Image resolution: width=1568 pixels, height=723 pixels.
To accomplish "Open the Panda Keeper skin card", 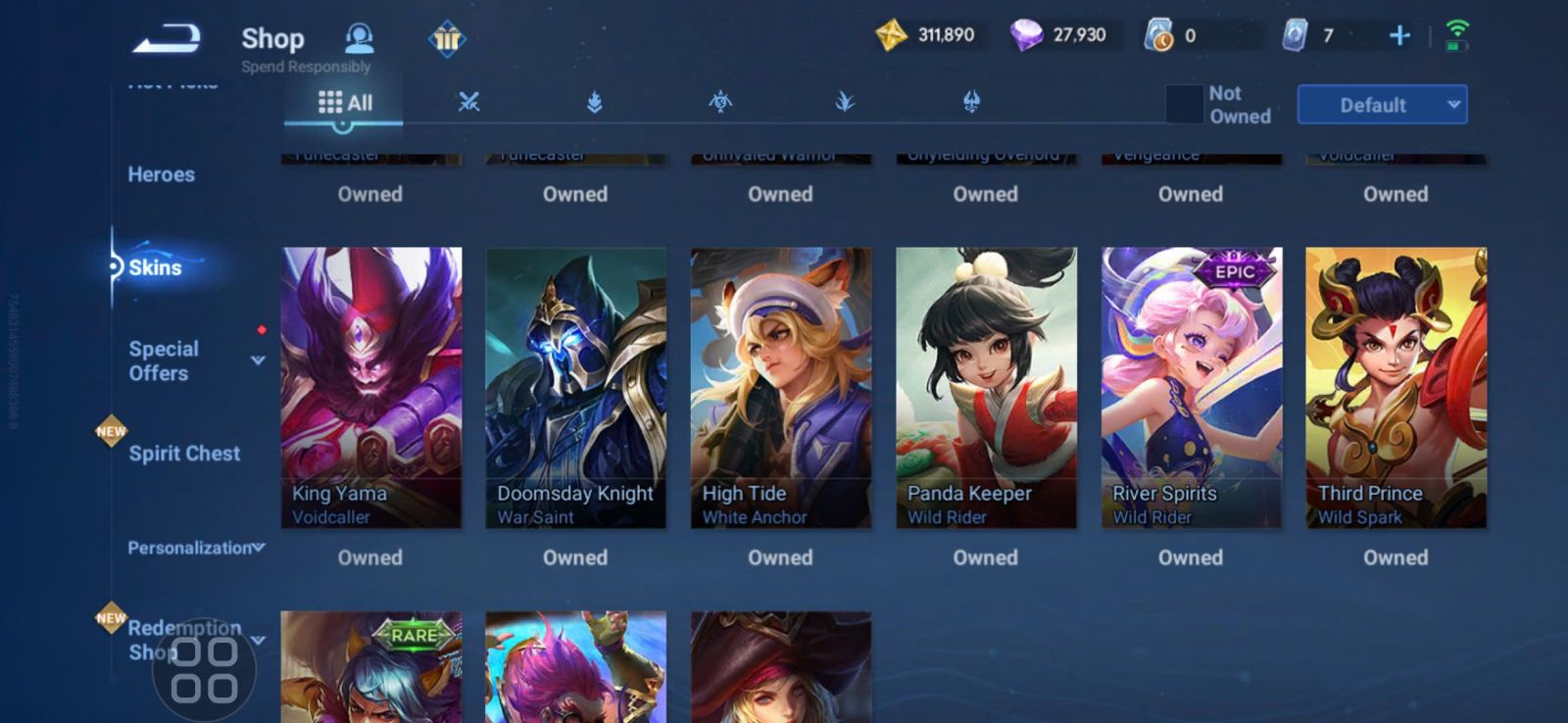I will 986,387.
